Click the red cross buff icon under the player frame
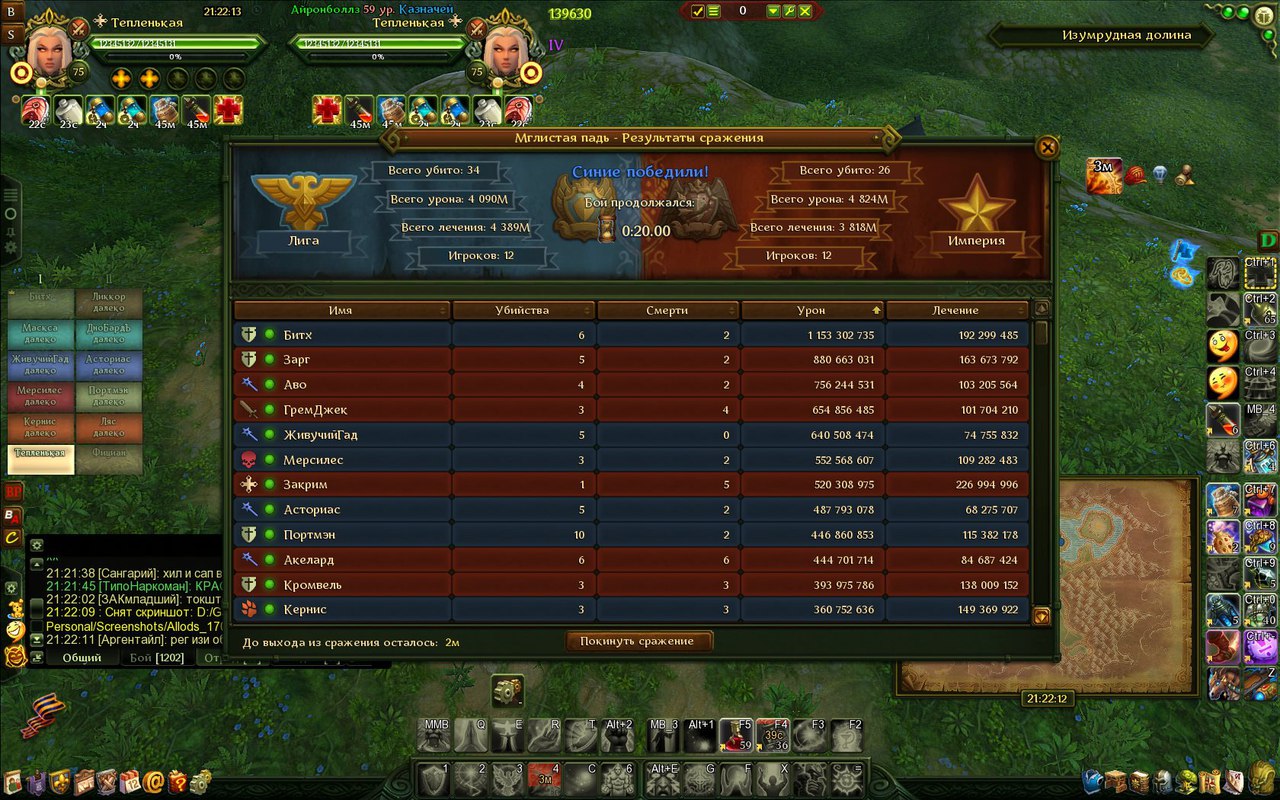The width and height of the screenshot is (1280, 800). (x=228, y=109)
